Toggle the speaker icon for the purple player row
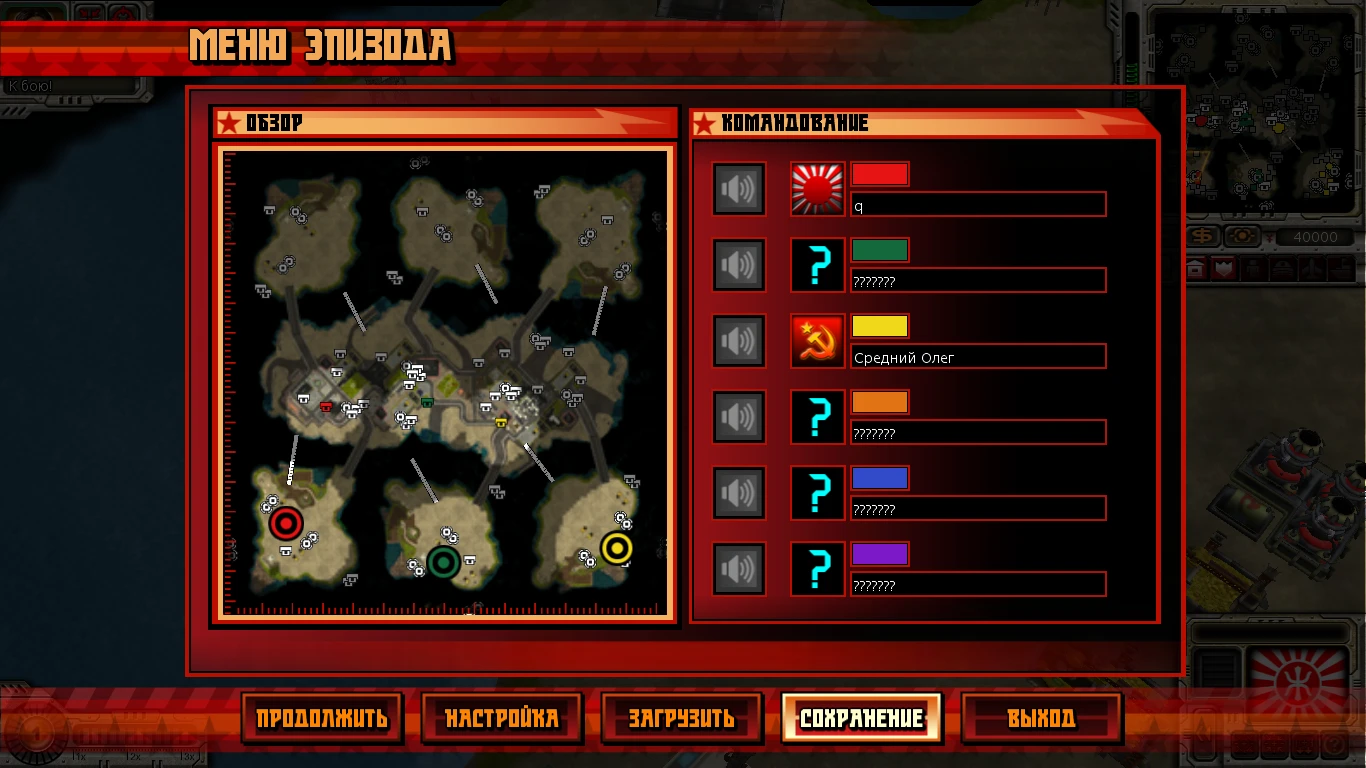The height and width of the screenshot is (768, 1366). (738, 568)
